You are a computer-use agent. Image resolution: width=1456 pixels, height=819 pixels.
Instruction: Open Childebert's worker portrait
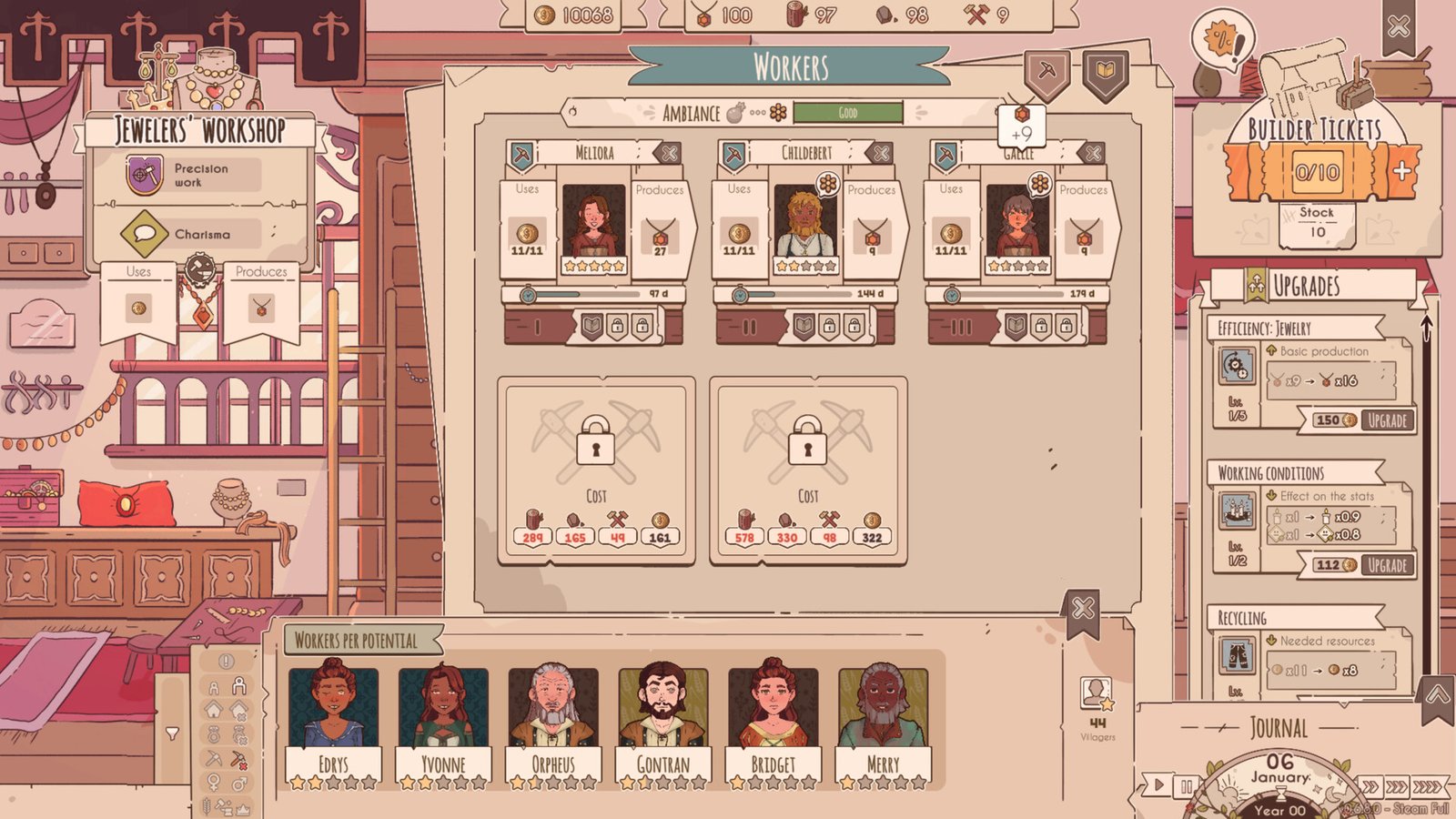coord(805,221)
